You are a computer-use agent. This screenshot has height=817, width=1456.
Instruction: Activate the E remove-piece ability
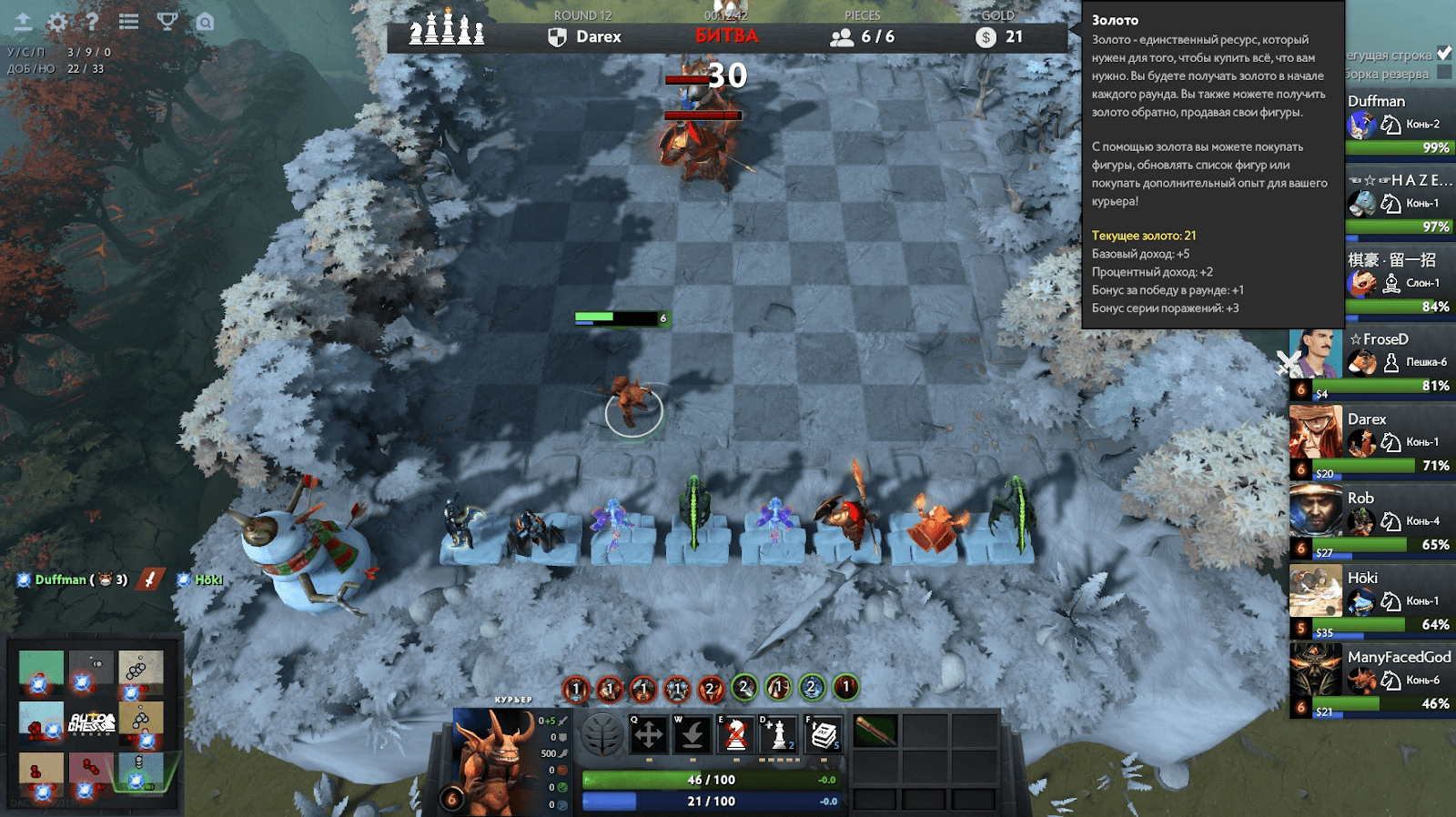[736, 734]
